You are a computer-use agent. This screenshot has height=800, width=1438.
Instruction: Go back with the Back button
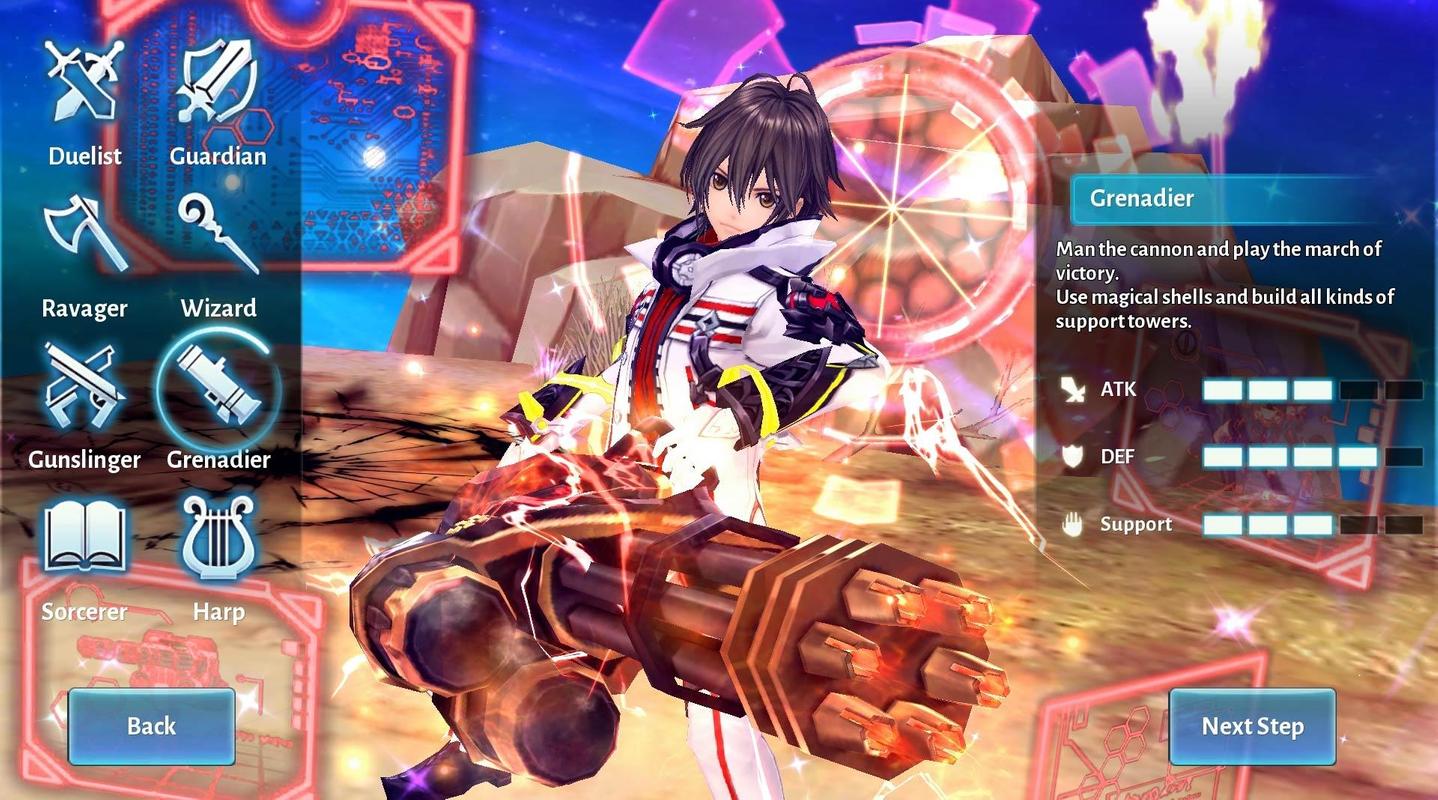coord(151,726)
